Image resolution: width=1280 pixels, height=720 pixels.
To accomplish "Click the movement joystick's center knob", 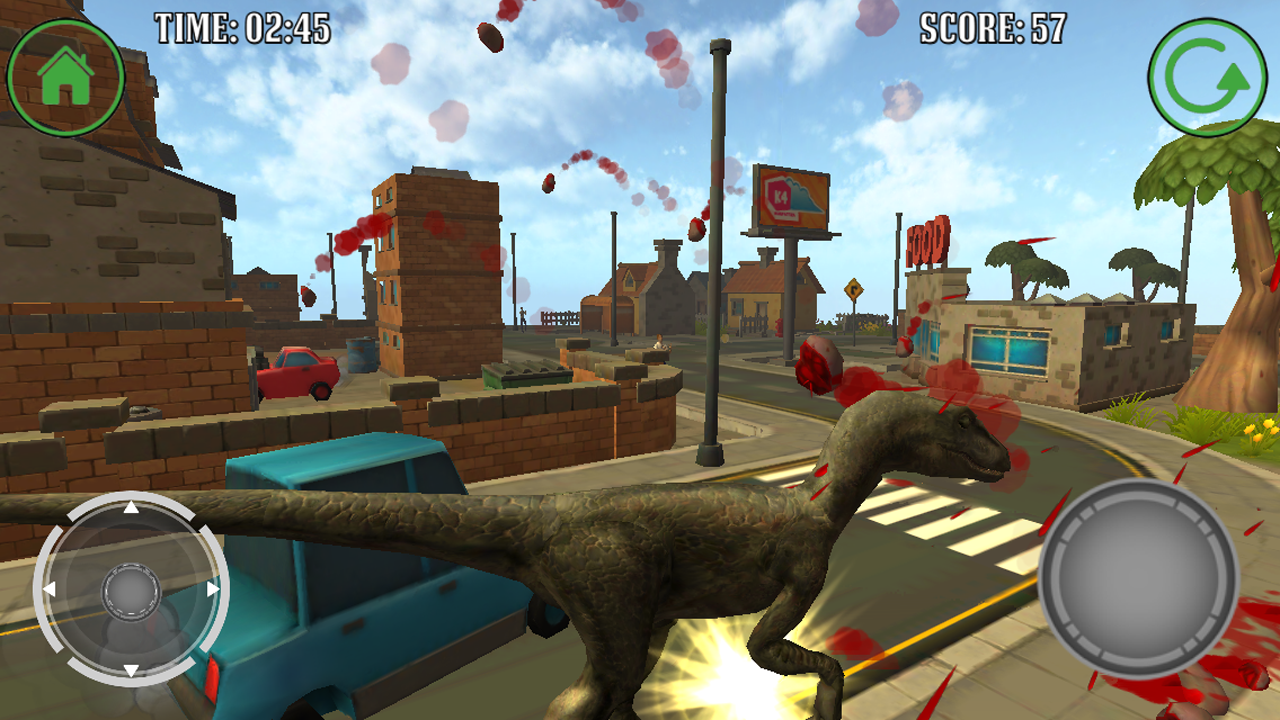I will click(x=131, y=590).
